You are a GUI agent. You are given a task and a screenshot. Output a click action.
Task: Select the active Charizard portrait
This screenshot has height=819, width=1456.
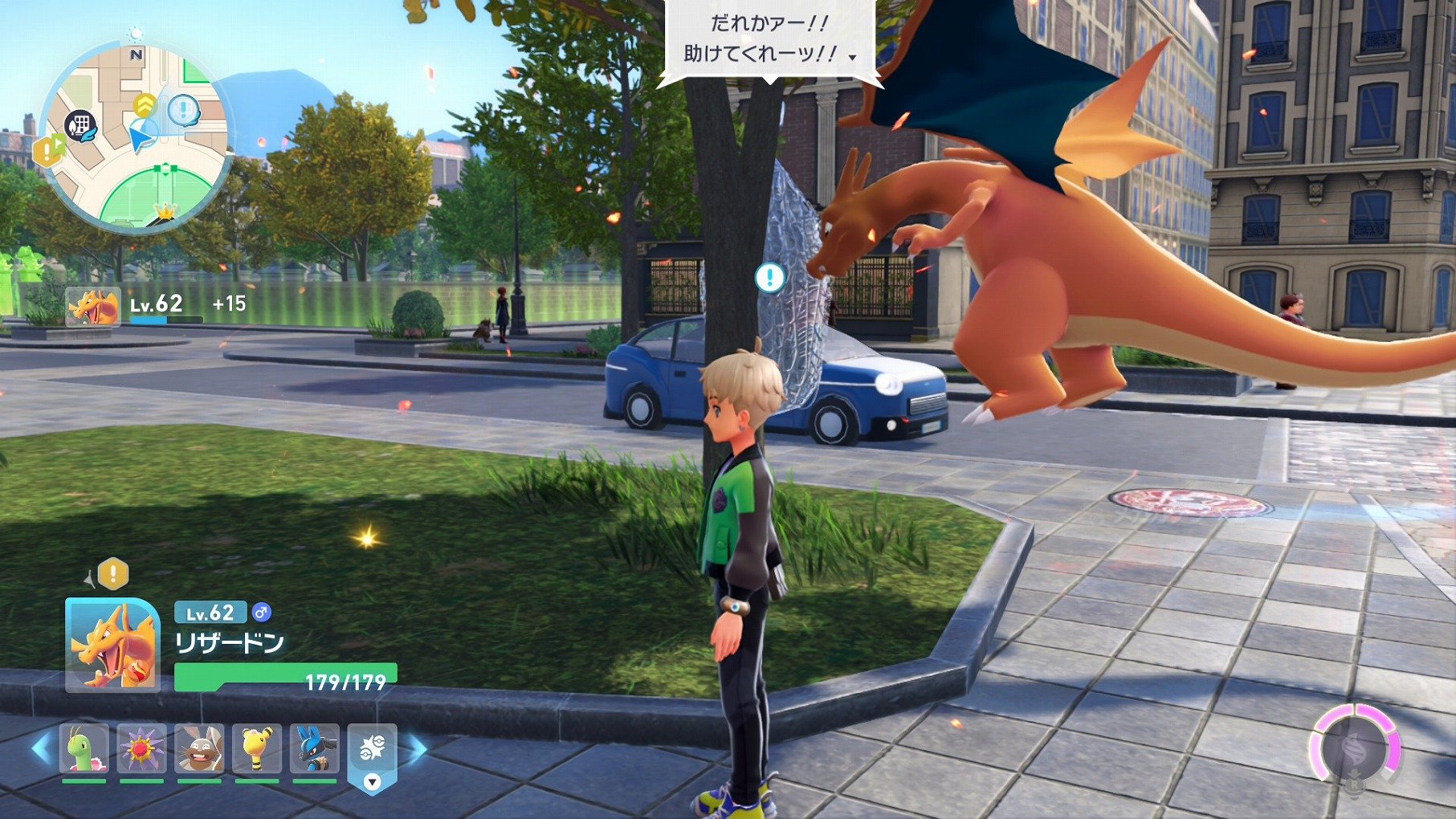click(112, 644)
